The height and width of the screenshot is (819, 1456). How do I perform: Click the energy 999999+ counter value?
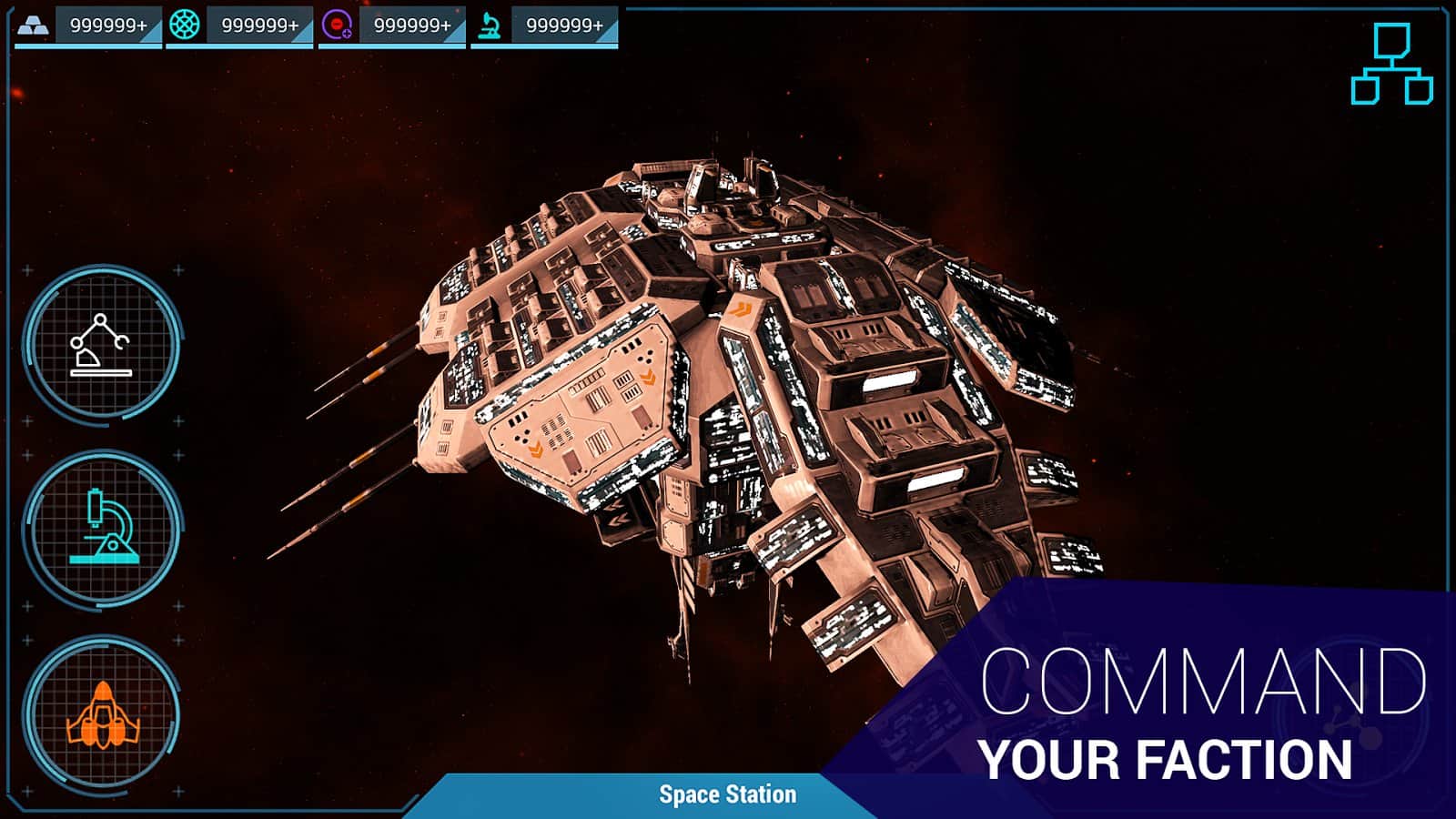point(262,25)
